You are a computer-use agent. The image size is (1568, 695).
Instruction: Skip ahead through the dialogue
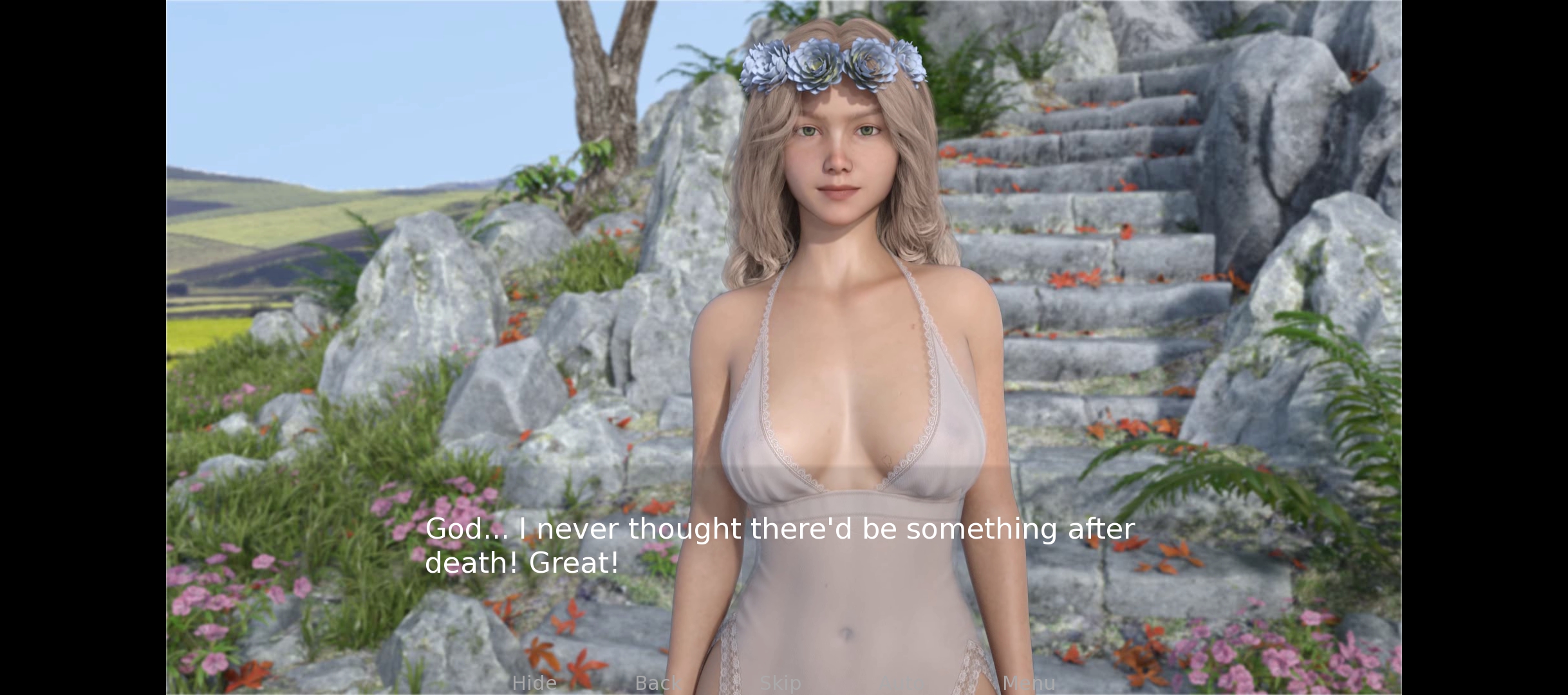780,683
